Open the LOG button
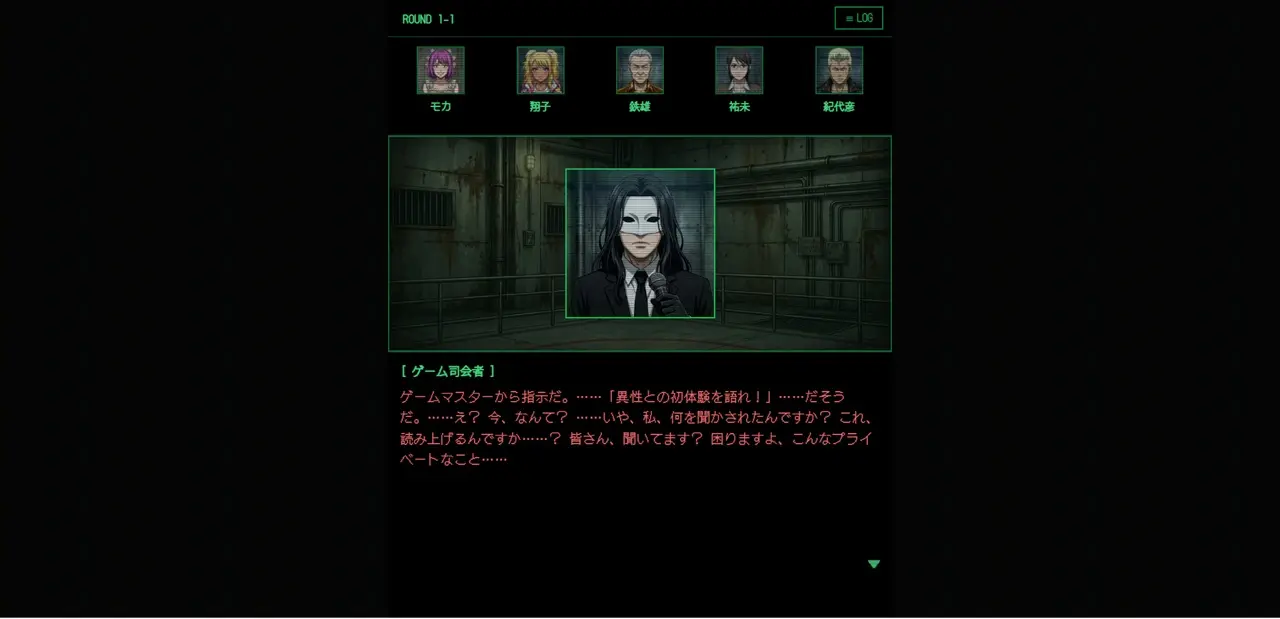1280x619 pixels. [858, 18]
